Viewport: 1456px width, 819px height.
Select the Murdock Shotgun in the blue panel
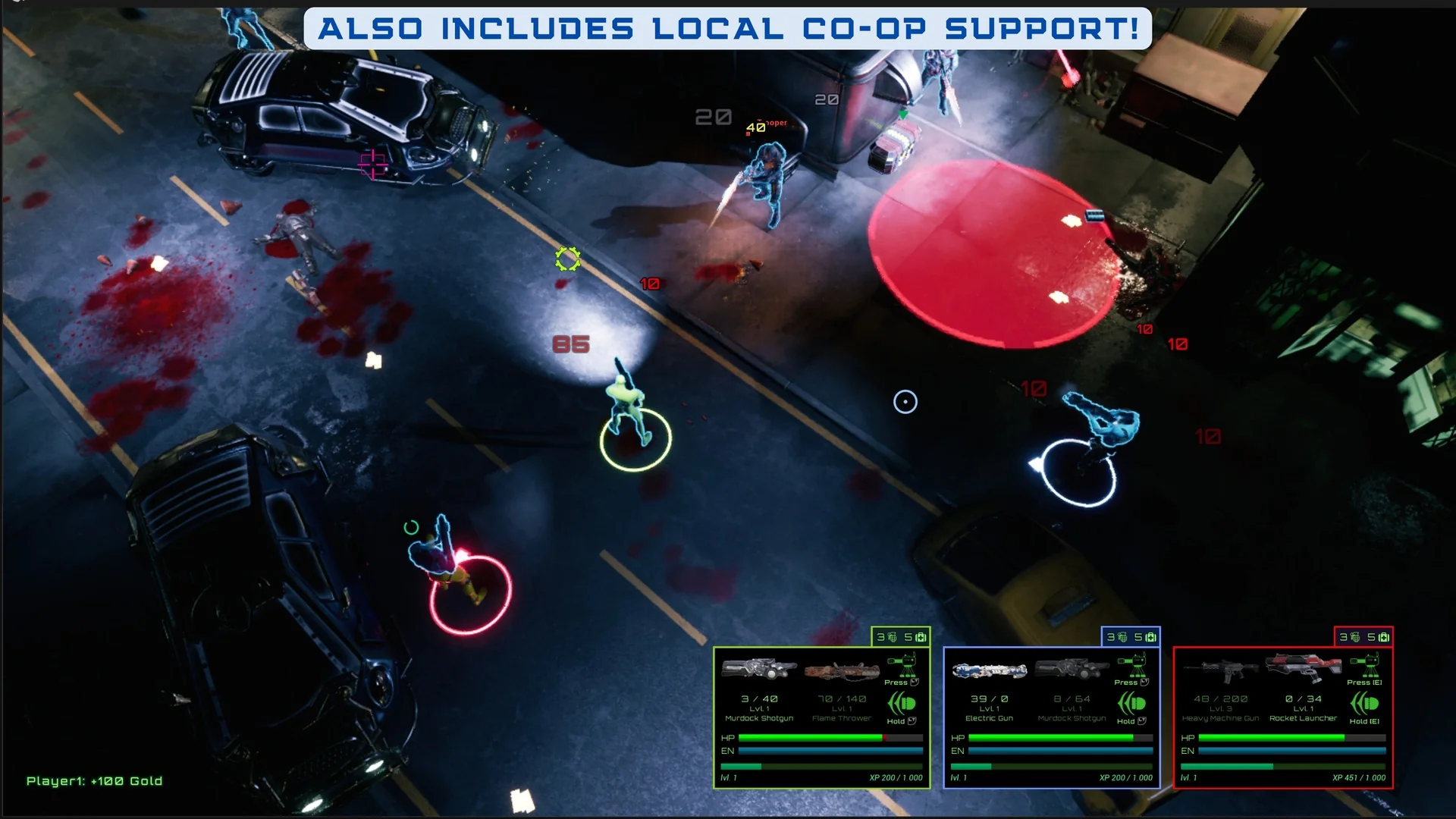(x=1072, y=669)
